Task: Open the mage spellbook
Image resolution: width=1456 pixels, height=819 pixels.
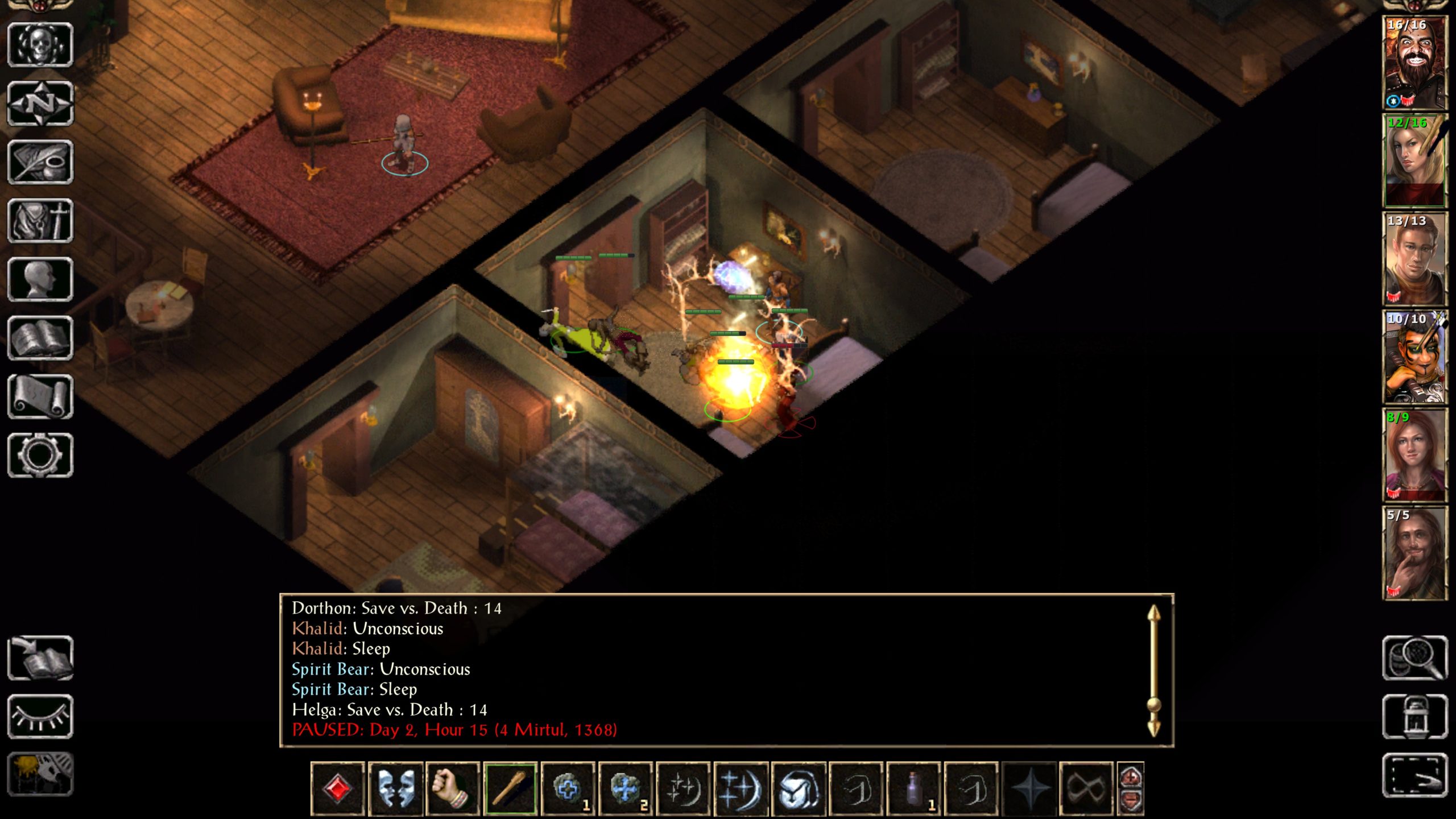Action: (x=40, y=338)
